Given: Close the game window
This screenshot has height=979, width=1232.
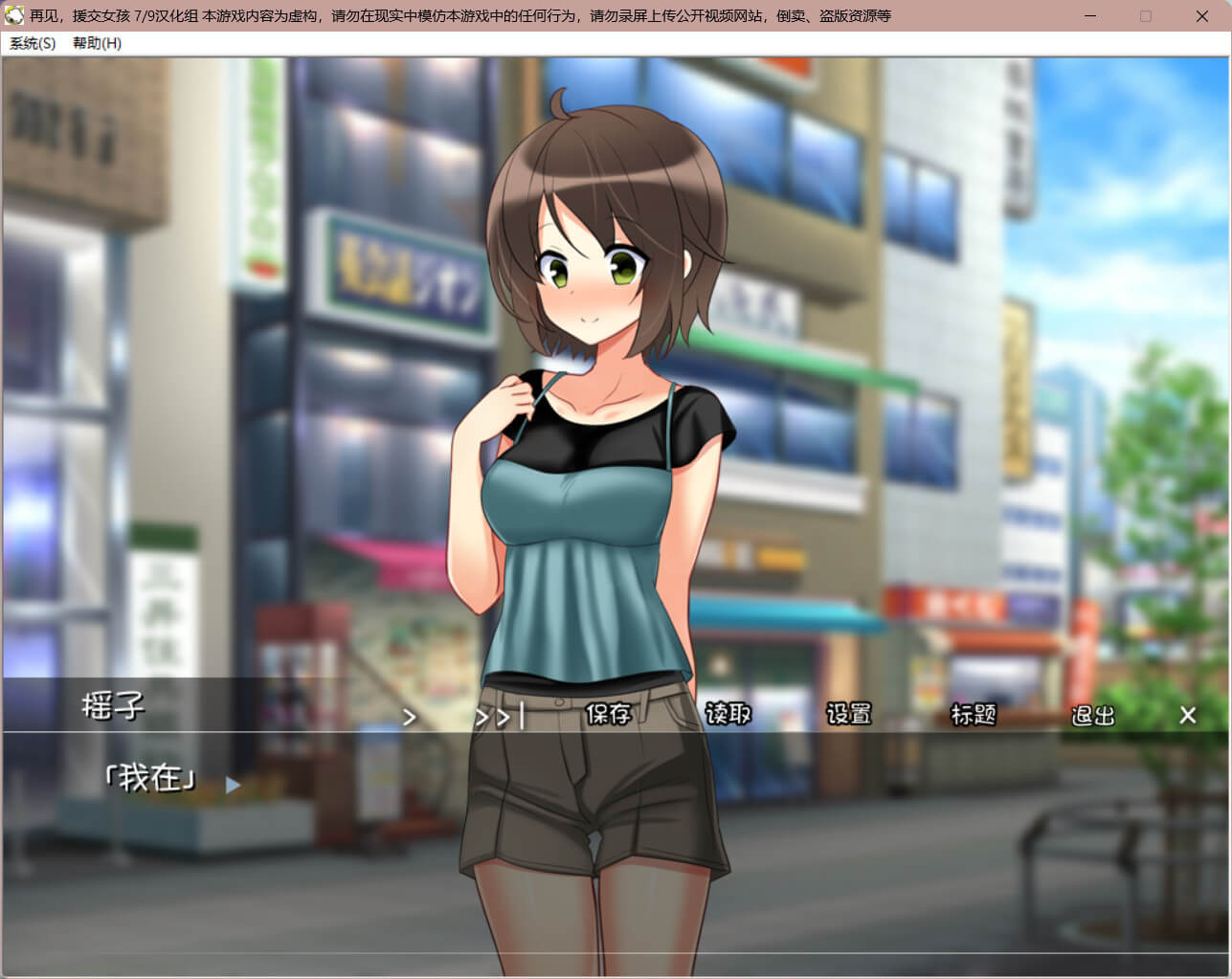Looking at the screenshot, I should click(x=1202, y=16).
